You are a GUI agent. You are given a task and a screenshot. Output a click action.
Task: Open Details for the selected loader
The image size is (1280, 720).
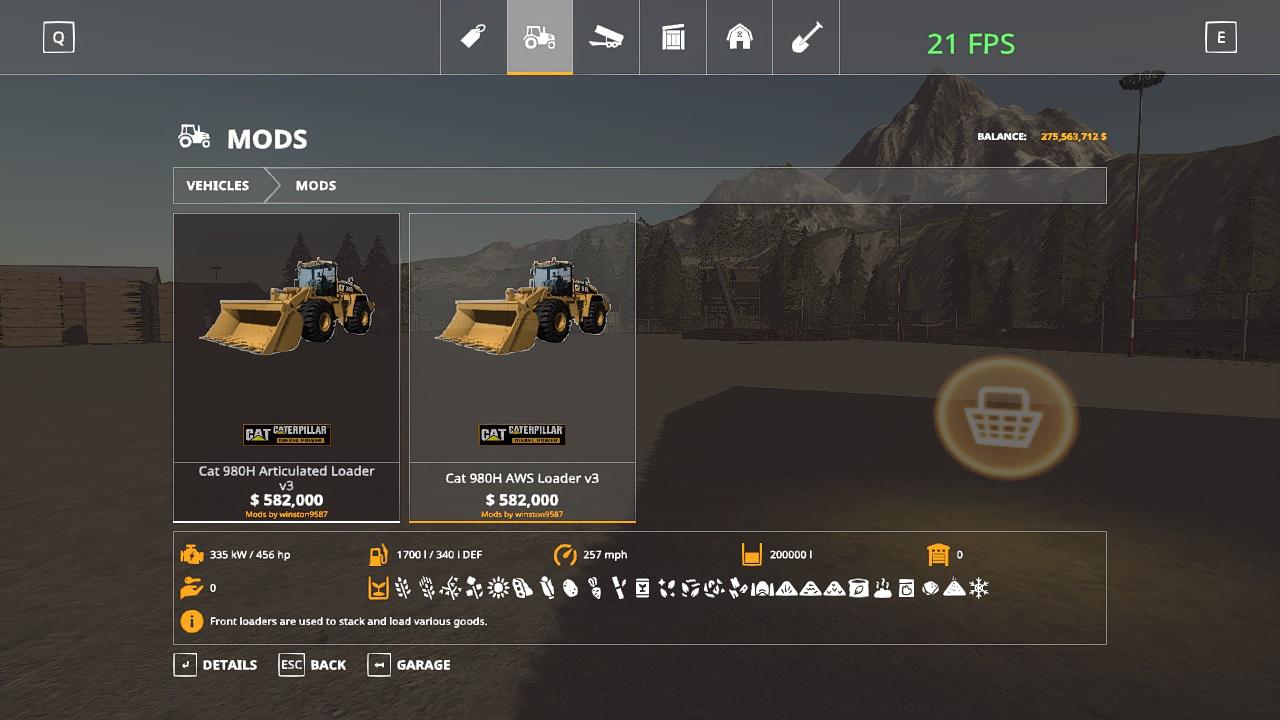(216, 665)
